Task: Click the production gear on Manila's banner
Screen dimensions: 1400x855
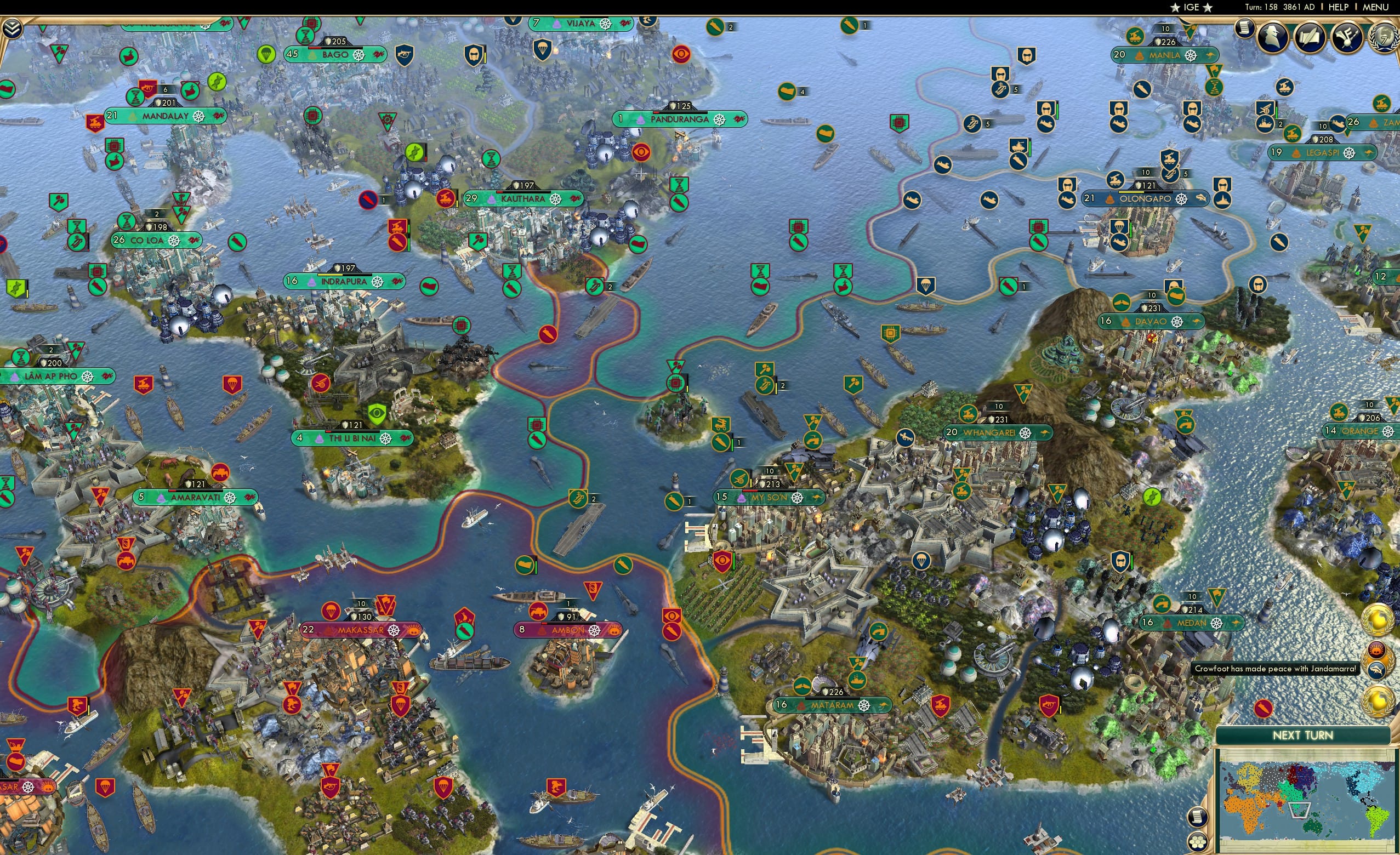Action: click(x=1191, y=55)
